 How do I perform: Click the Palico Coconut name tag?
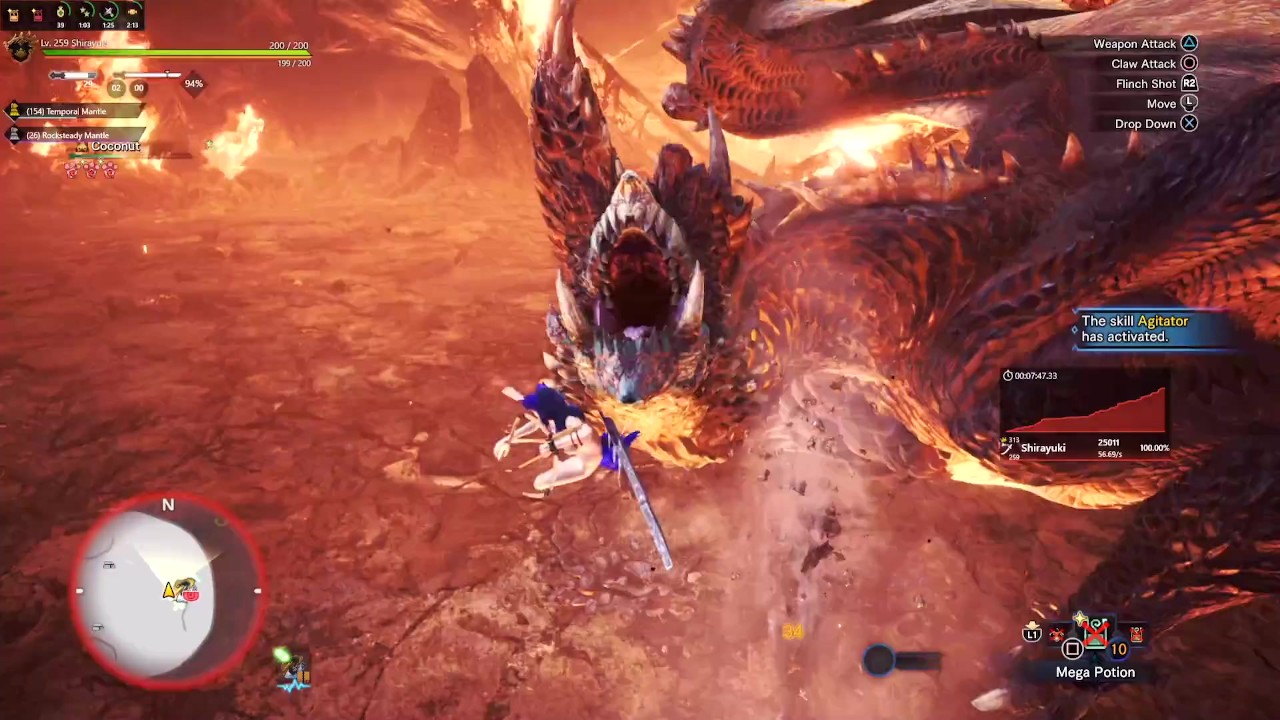click(114, 147)
